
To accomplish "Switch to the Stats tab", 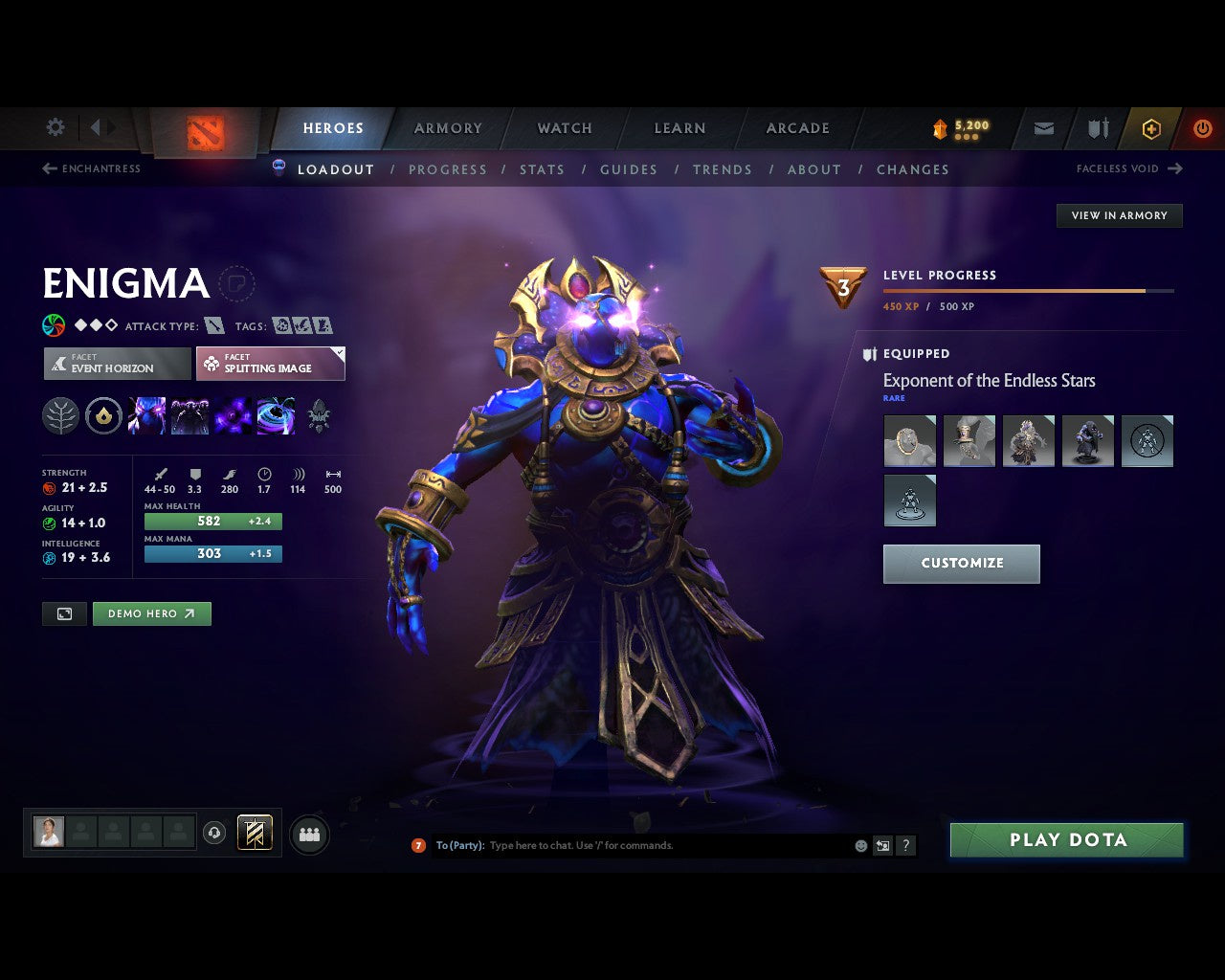I will (542, 169).
